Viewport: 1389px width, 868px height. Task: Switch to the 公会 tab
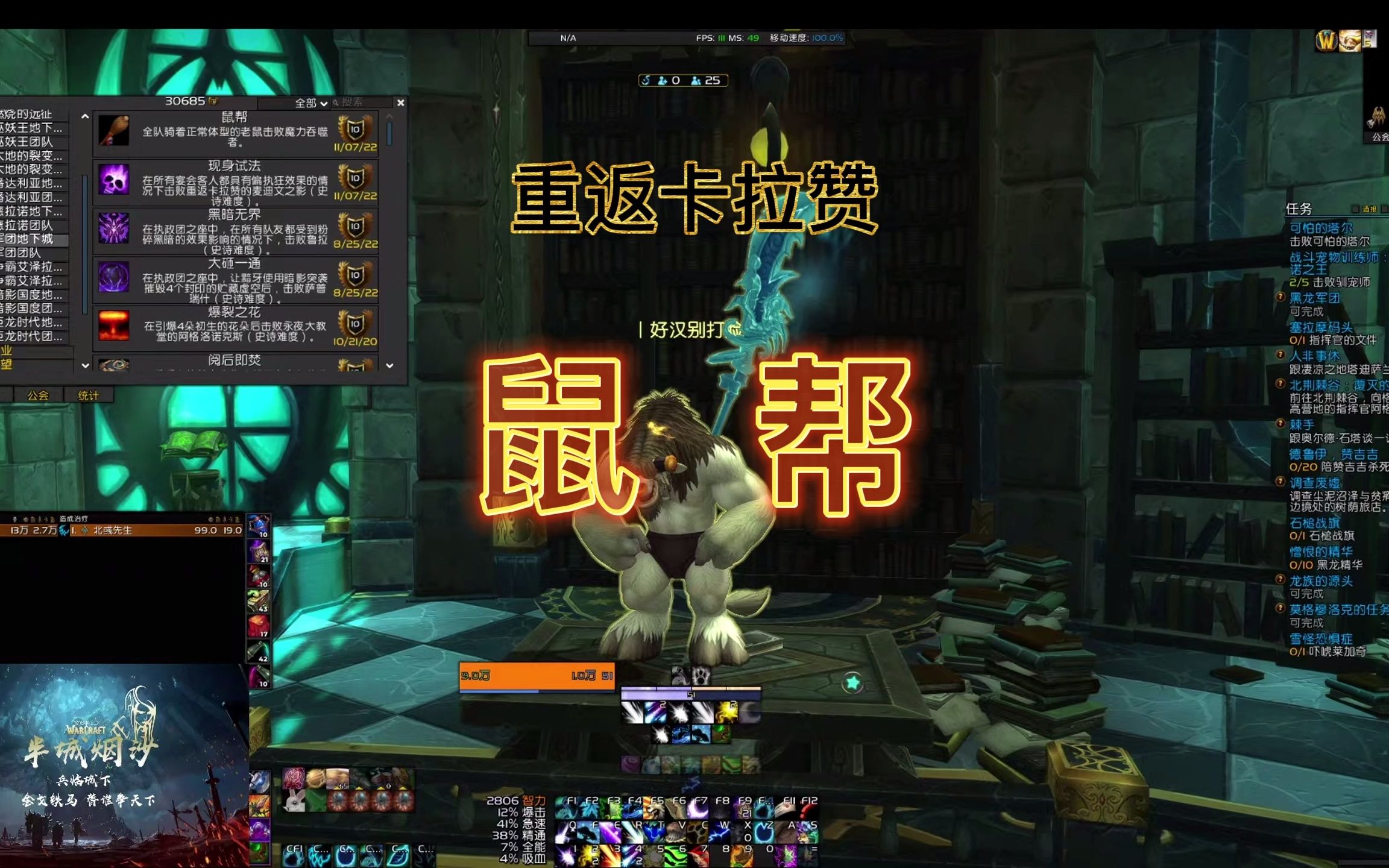click(37, 394)
